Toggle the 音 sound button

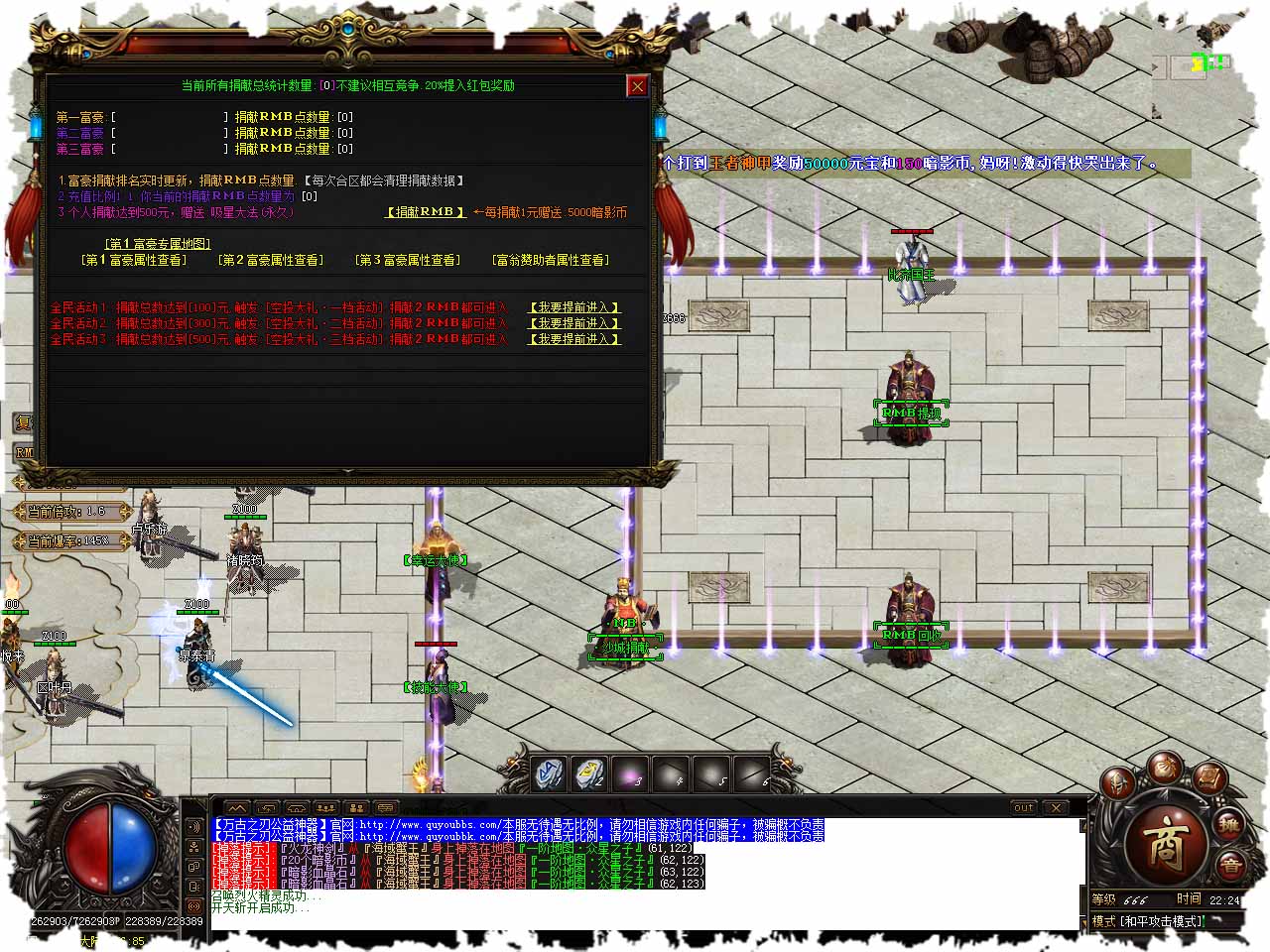1230,866
